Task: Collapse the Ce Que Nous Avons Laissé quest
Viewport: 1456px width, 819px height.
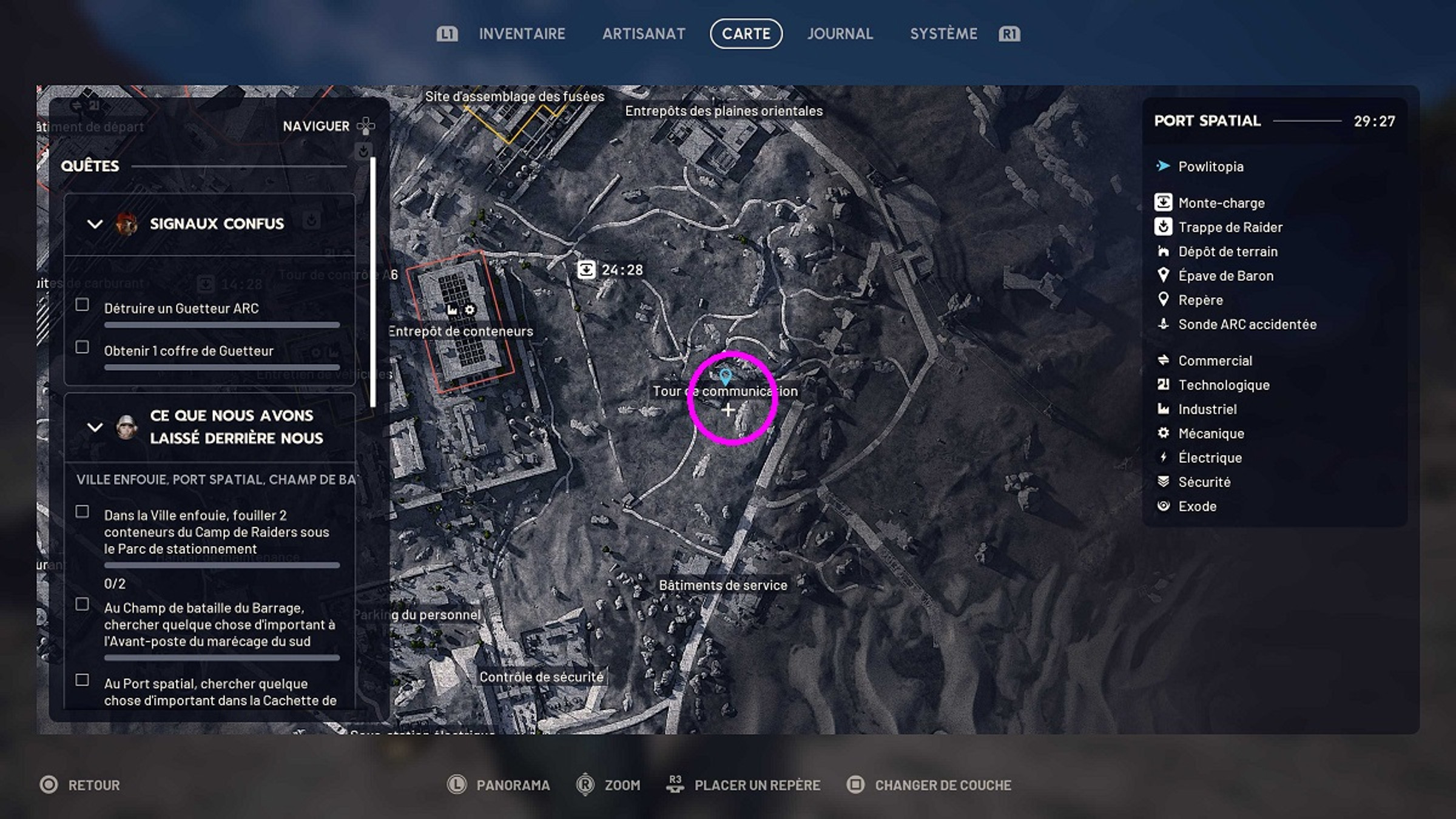Action: 94,427
